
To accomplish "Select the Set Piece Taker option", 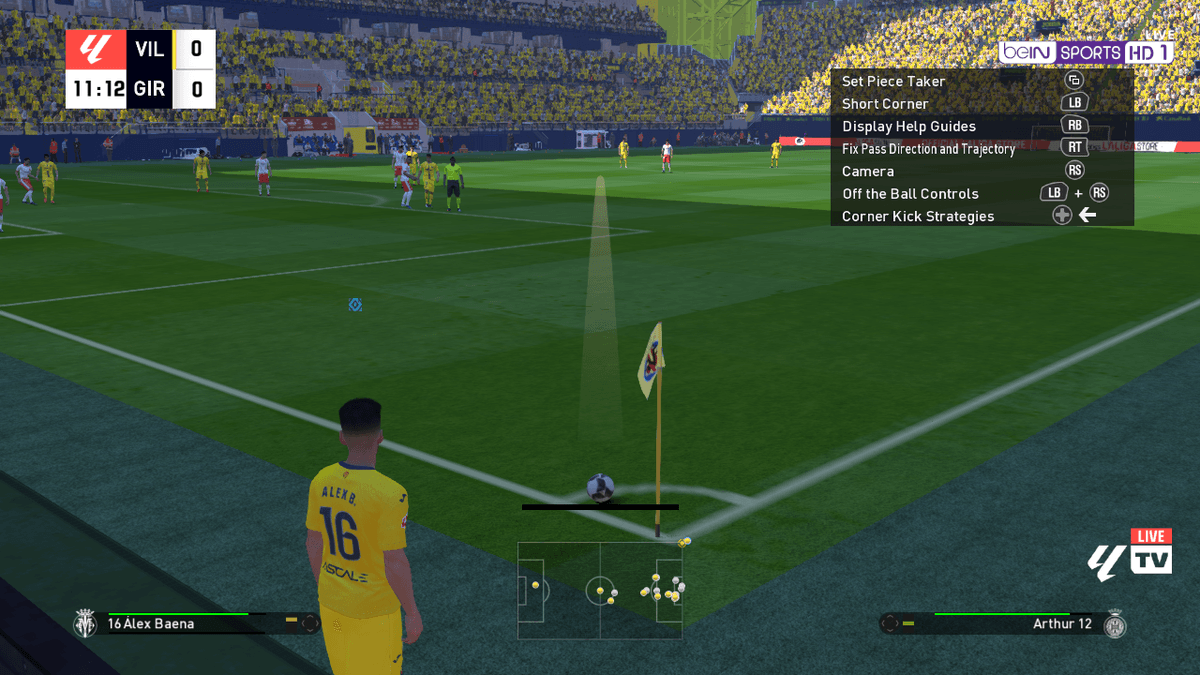I will coord(893,81).
